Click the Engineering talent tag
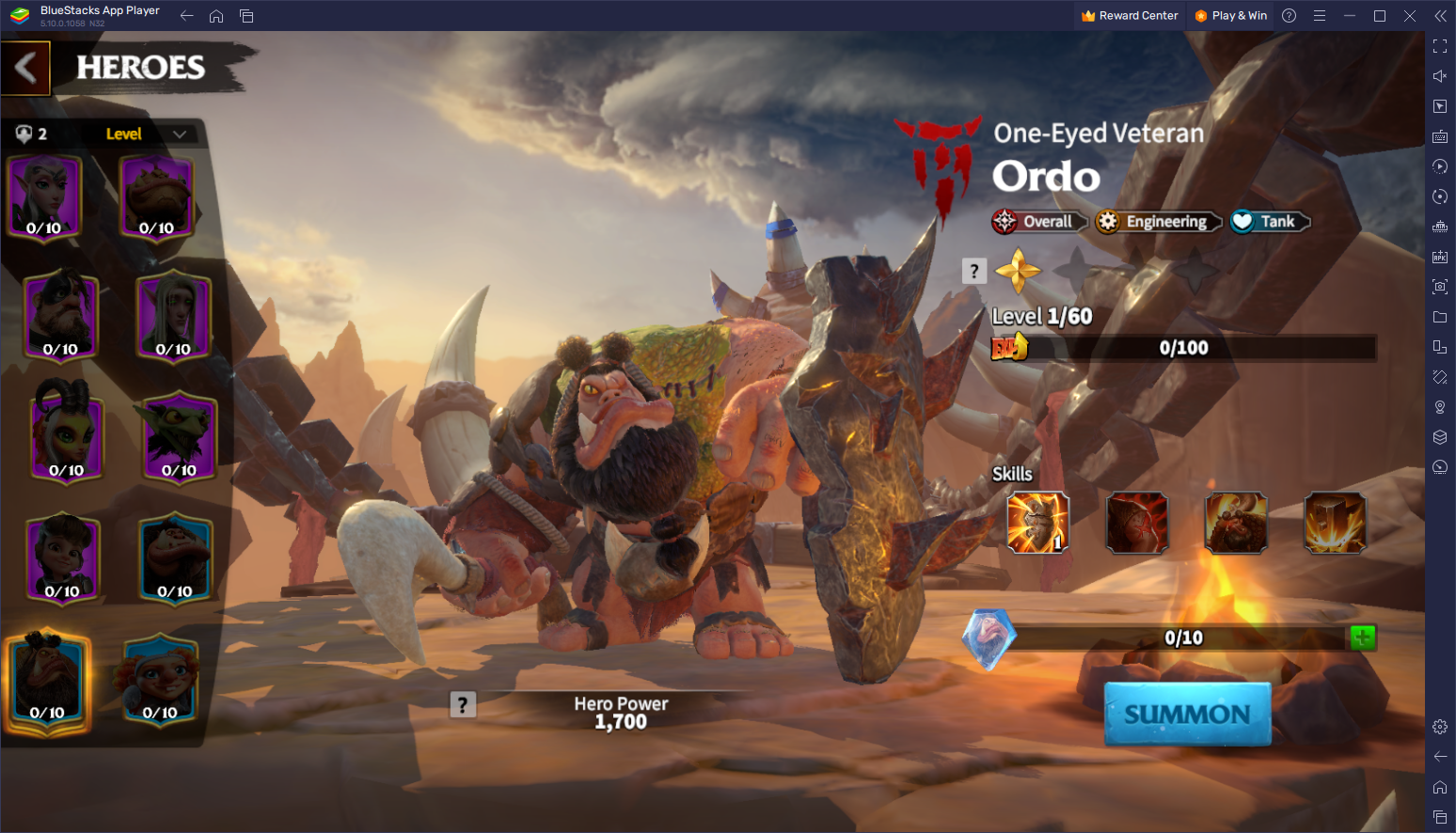Screen dimensions: 1456x833 (1158, 222)
